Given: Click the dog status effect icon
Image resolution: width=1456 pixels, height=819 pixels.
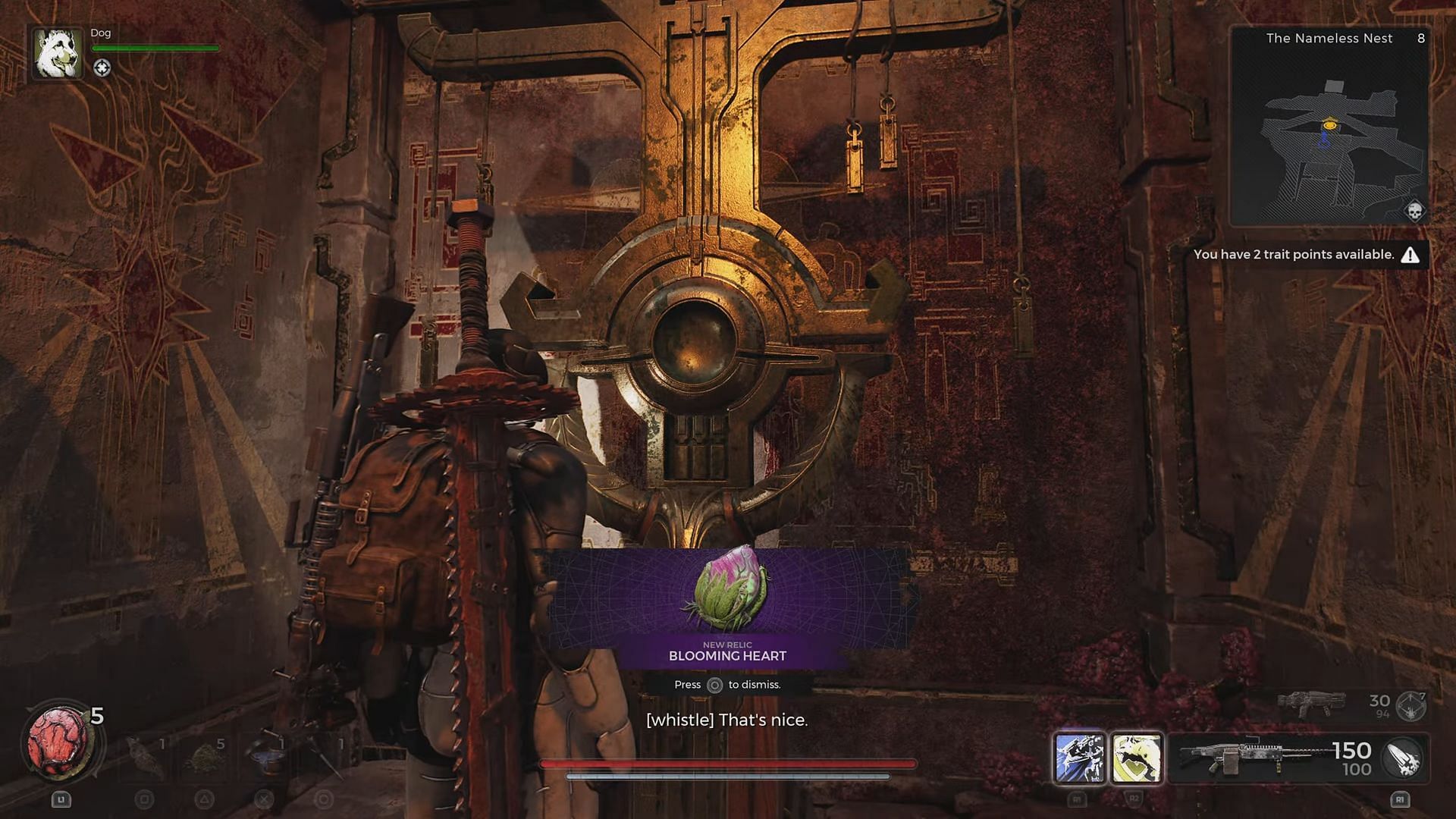Looking at the screenshot, I should coord(102,68).
